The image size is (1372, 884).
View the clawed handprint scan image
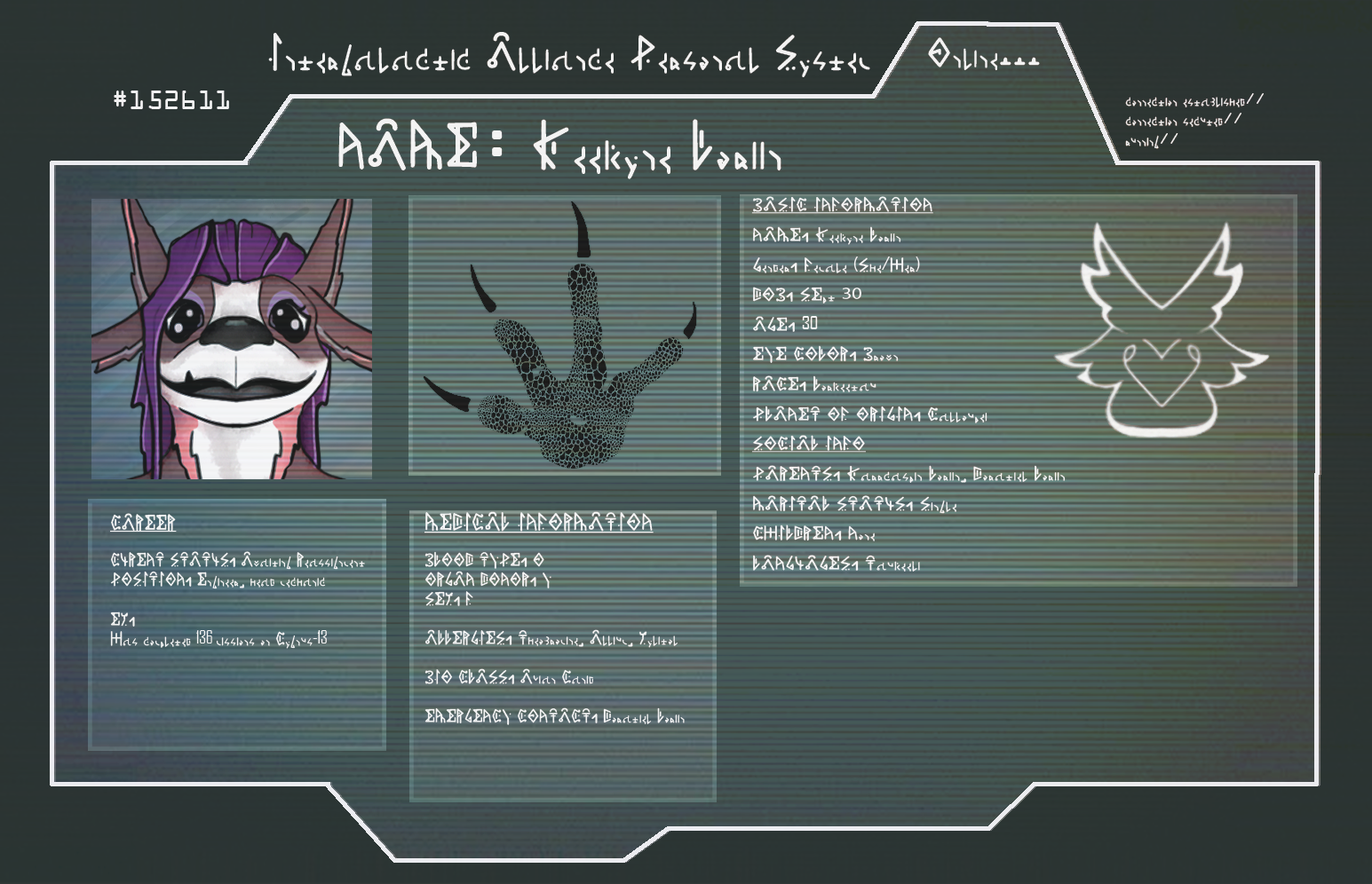(x=564, y=337)
